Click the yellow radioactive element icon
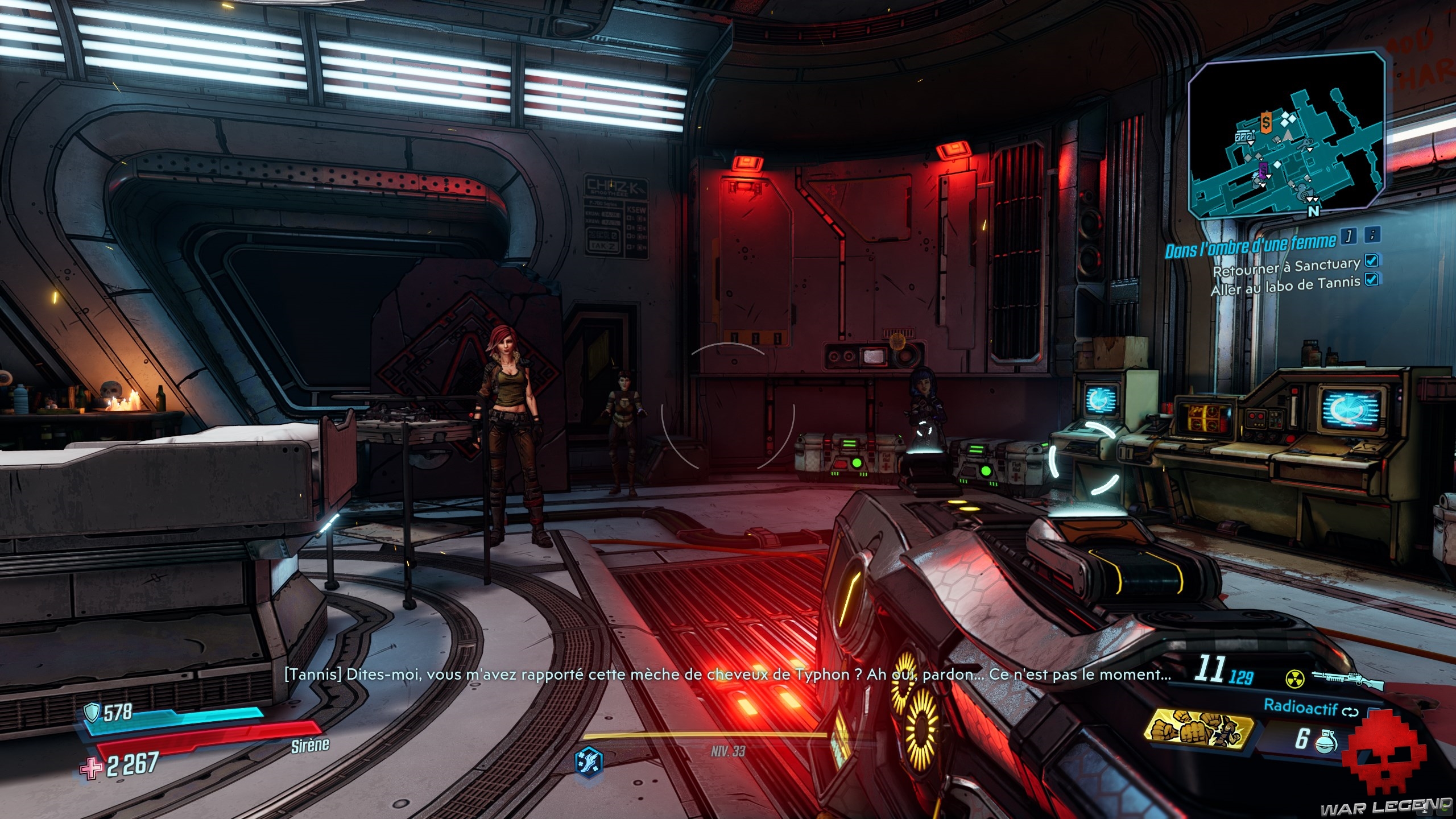The height and width of the screenshot is (819, 1456). 1294,679
